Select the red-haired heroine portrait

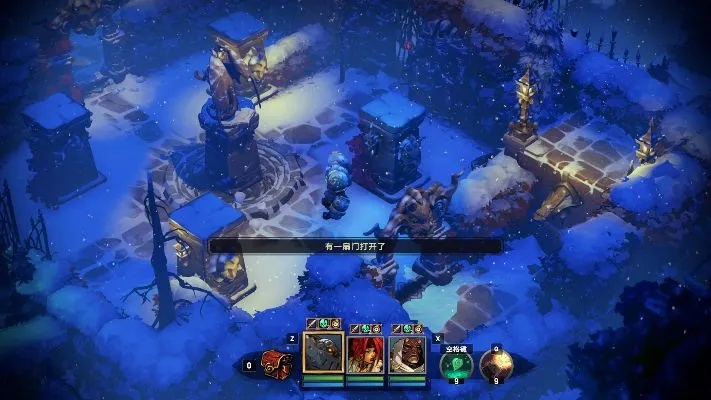[364, 355]
